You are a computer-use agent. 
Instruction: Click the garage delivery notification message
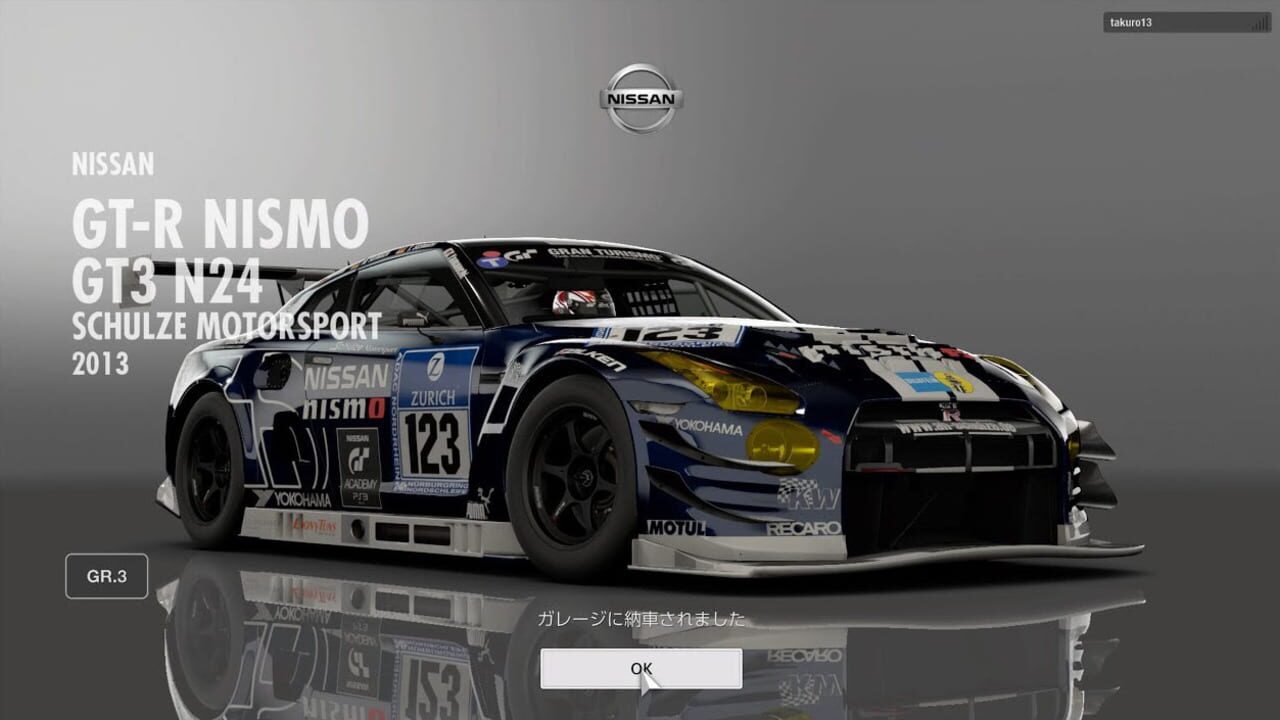640,620
